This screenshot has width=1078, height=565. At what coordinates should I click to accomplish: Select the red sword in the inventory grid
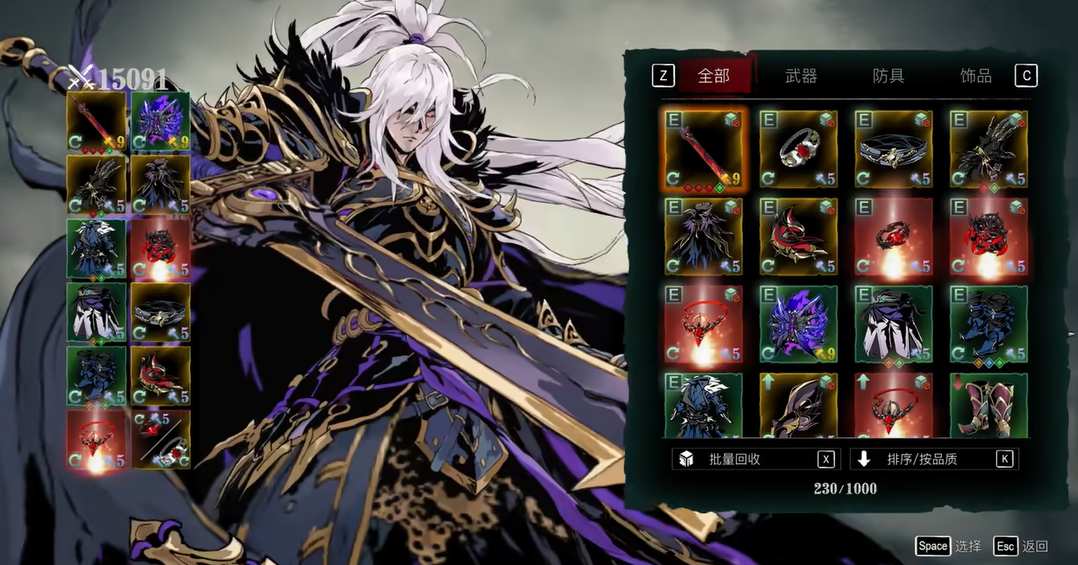702,149
